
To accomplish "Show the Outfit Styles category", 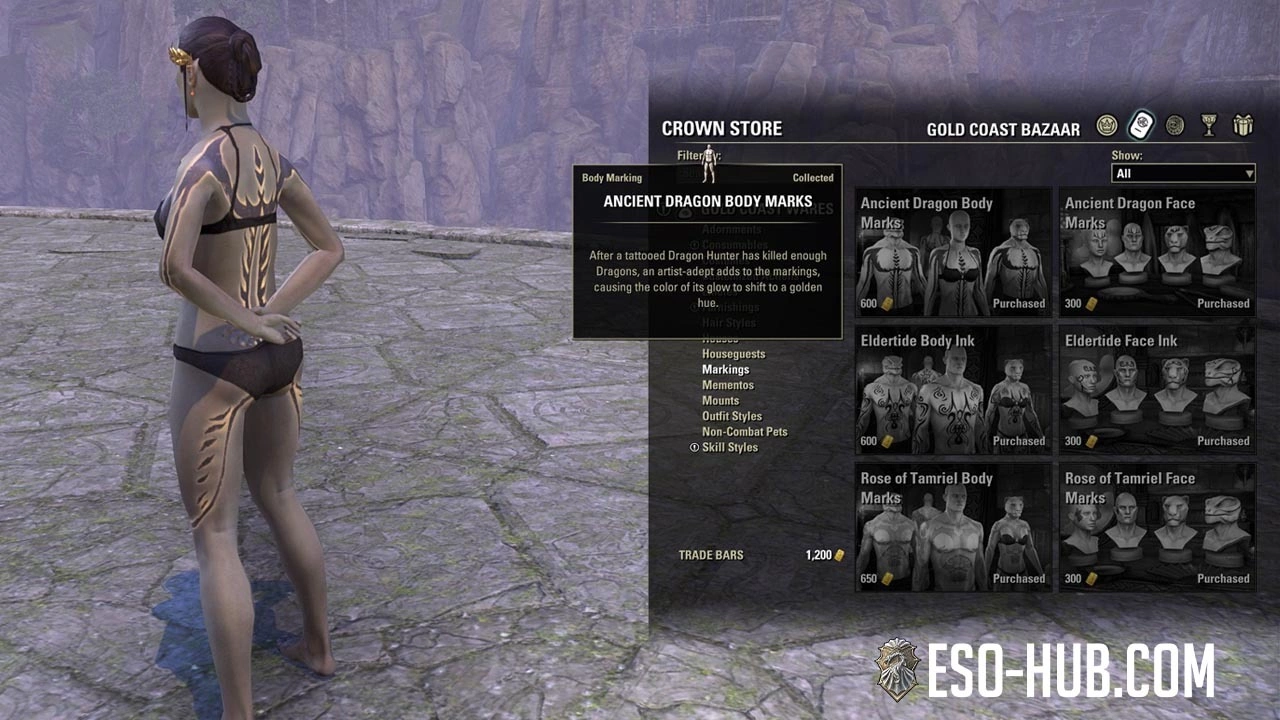I will coord(731,416).
